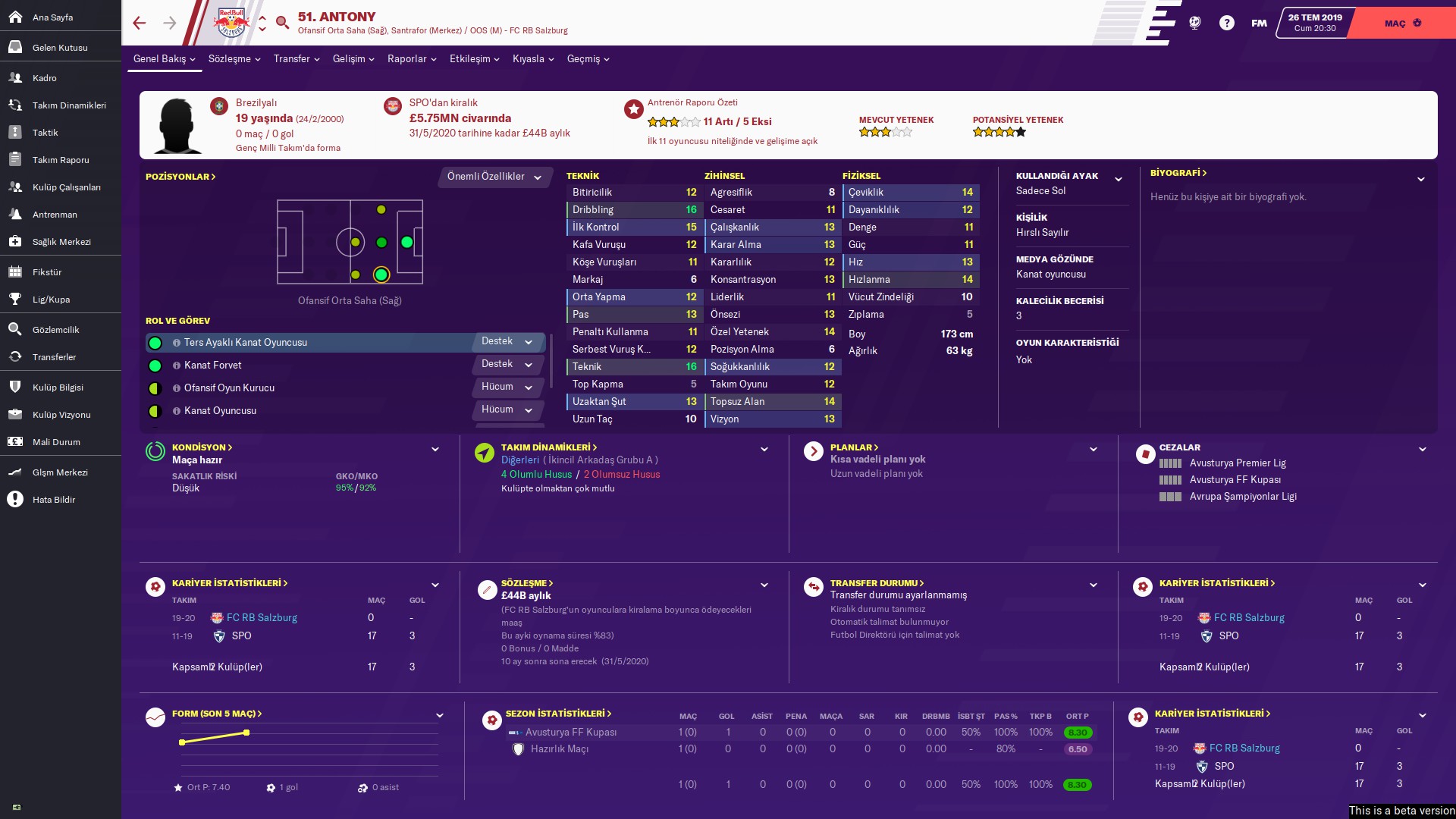Open the Pozisyonlar section header
Image resolution: width=1456 pixels, height=819 pixels.
[x=180, y=177]
